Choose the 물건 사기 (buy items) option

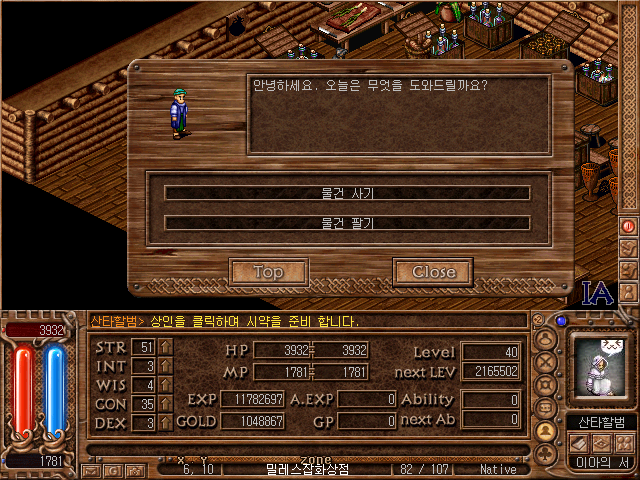(x=347, y=193)
